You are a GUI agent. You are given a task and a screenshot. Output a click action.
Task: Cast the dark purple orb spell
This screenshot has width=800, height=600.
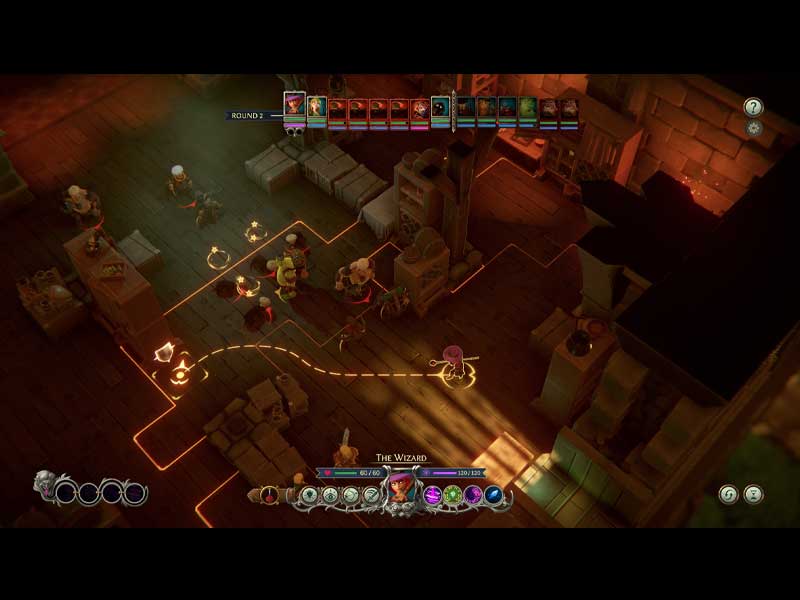click(473, 494)
